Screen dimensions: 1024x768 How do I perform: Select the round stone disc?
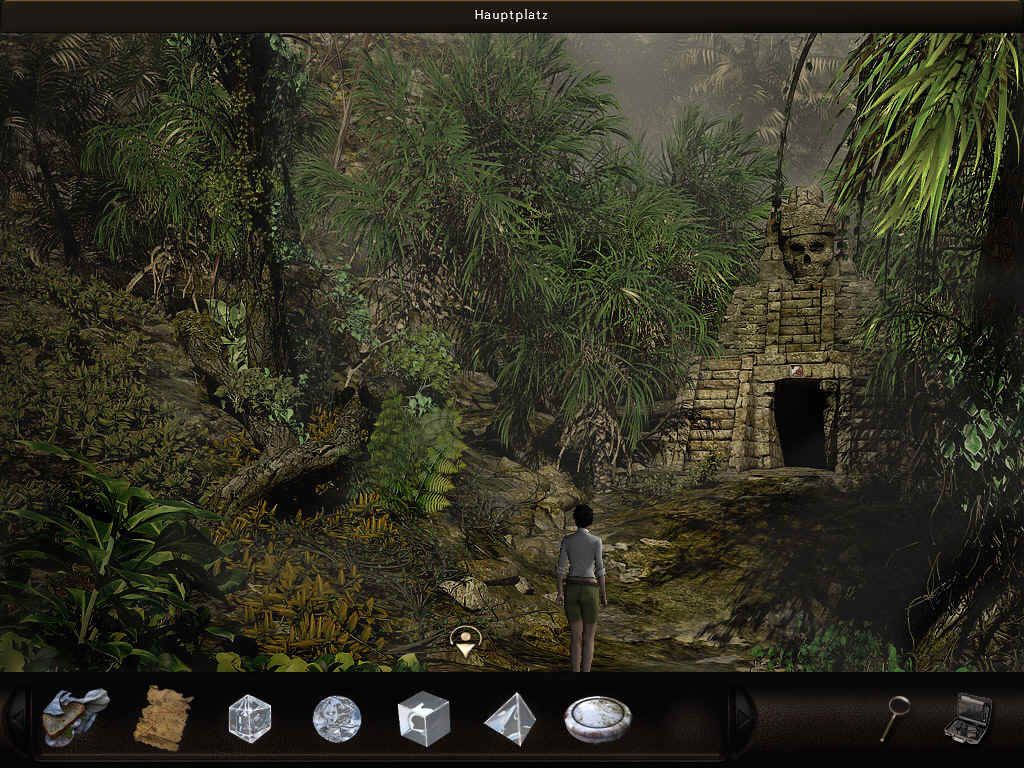(x=597, y=719)
